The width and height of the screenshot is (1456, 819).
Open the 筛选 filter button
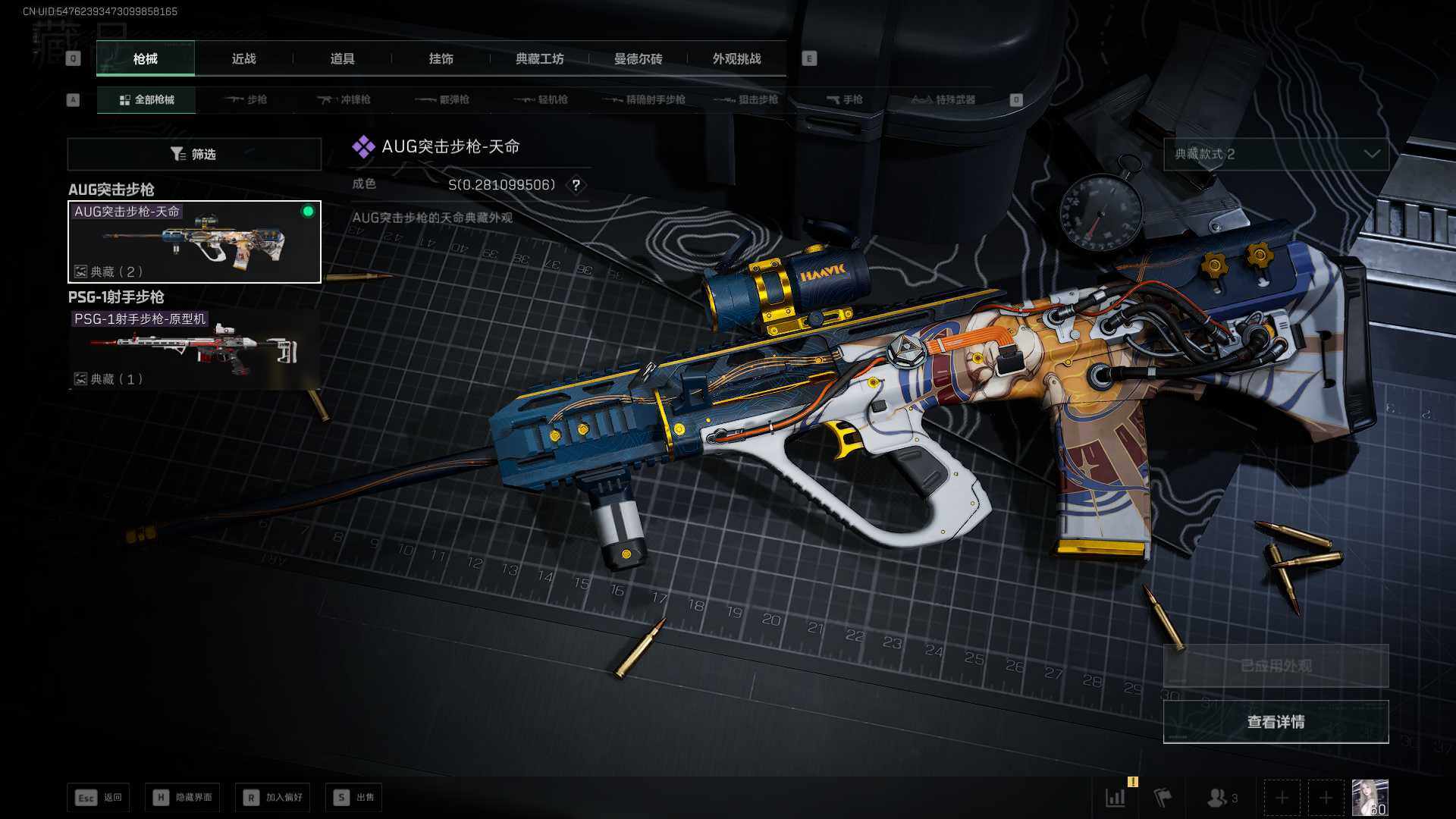coord(194,154)
